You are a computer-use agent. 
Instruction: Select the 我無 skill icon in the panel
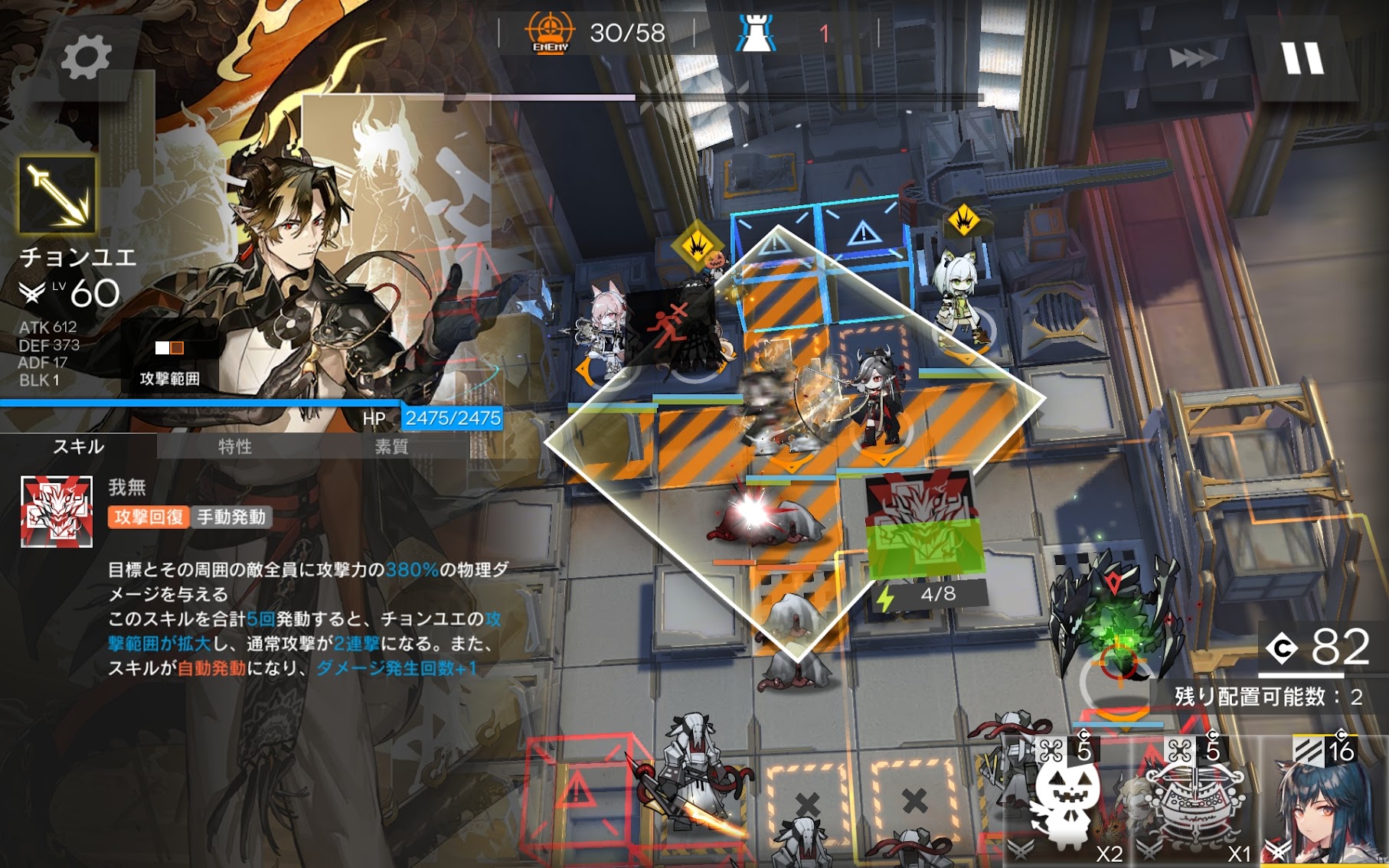57,511
